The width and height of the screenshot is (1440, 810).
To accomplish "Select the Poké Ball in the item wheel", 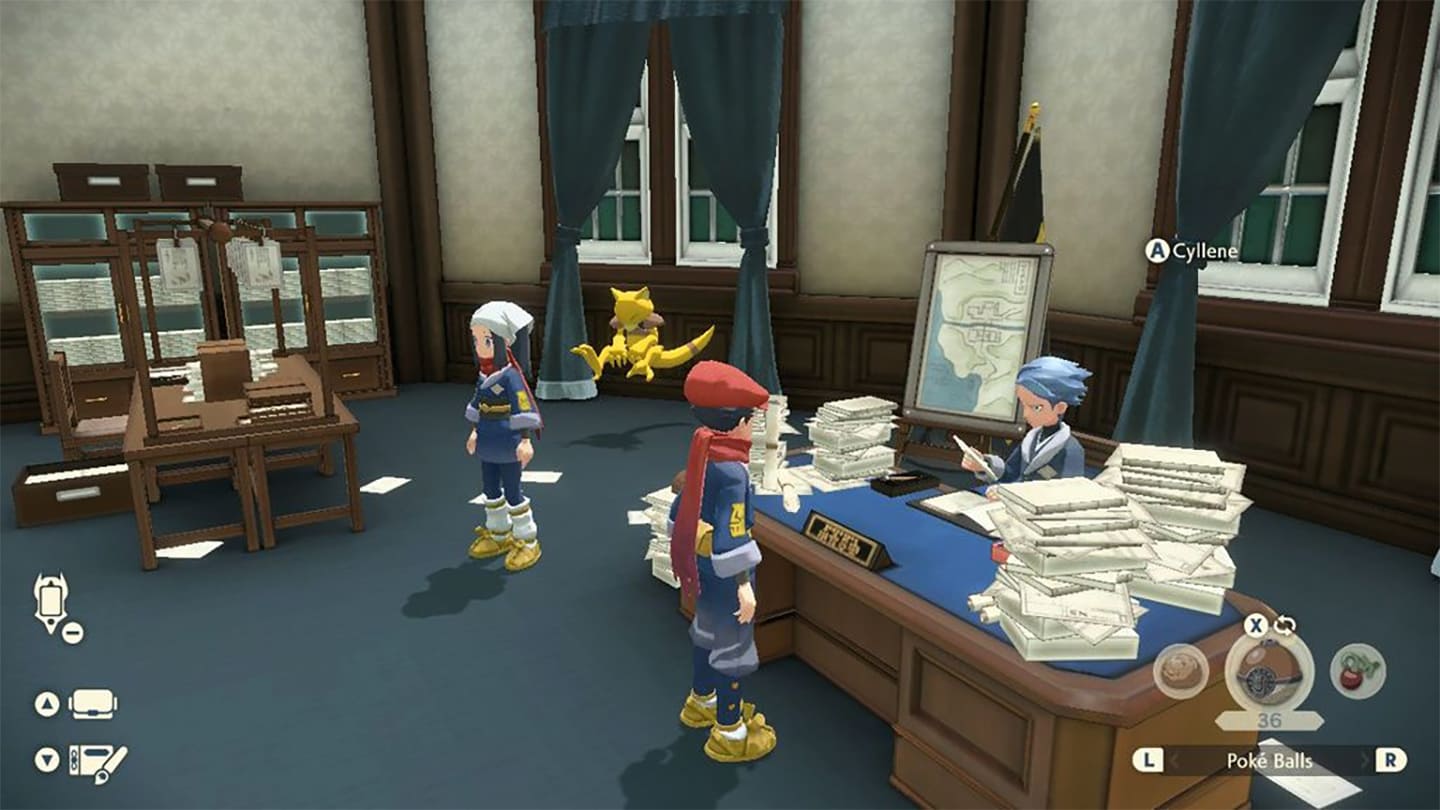I will tap(1270, 674).
